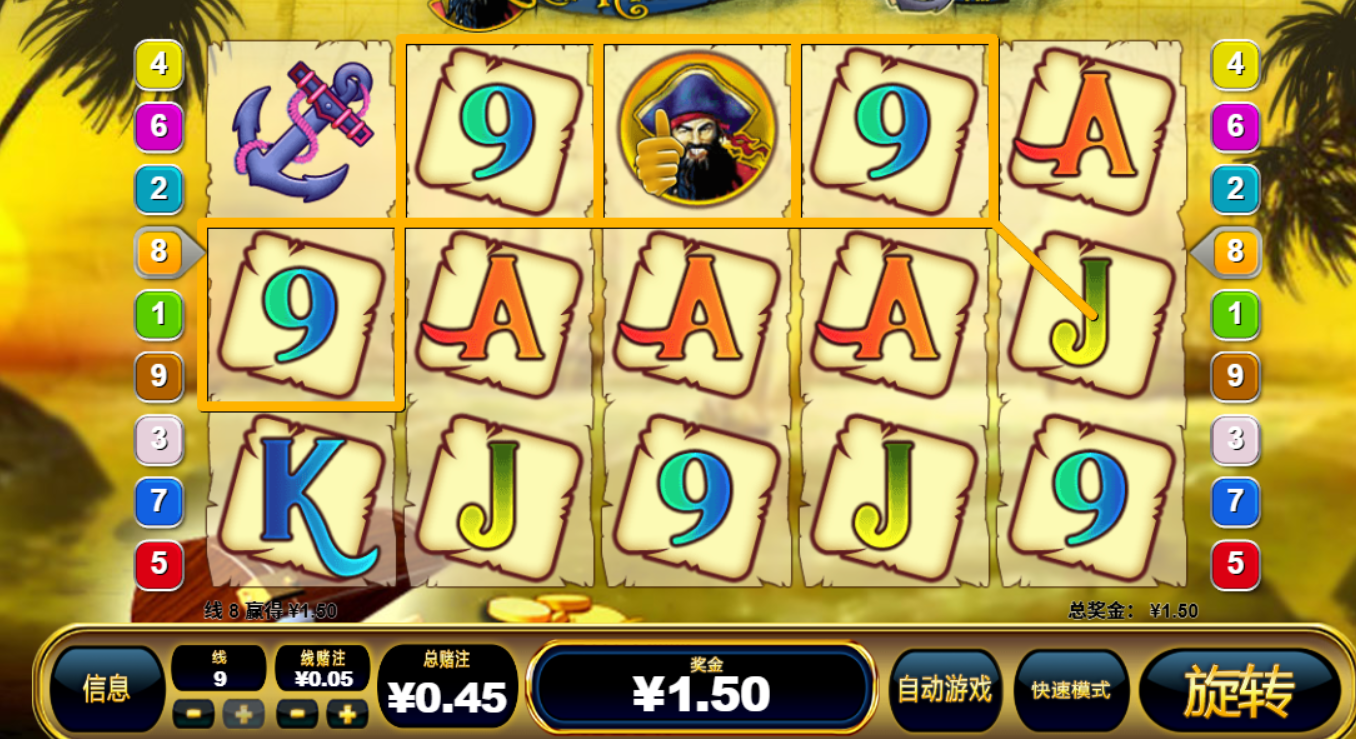Toggle 快速模式 turbo mode
The height and width of the screenshot is (739, 1356).
click(x=1070, y=689)
